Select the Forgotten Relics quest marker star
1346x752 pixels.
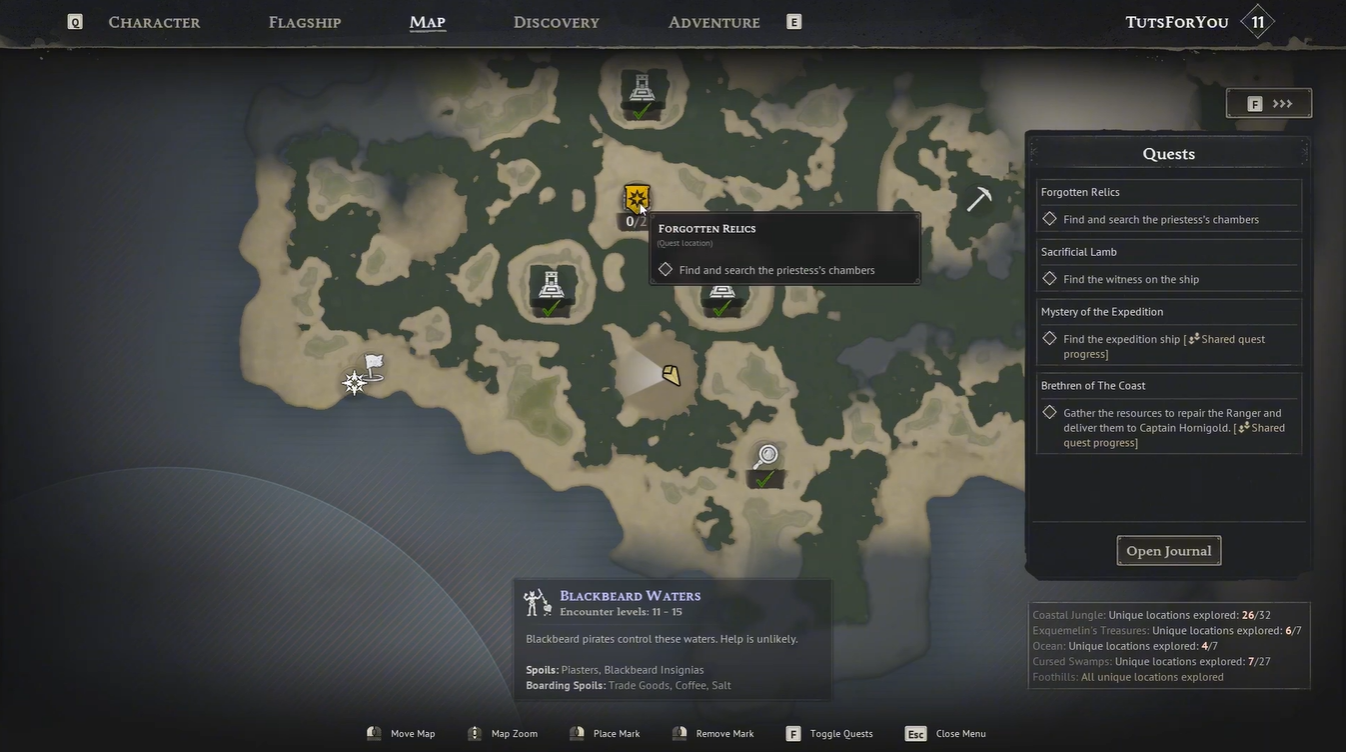pyautogui.click(x=637, y=197)
